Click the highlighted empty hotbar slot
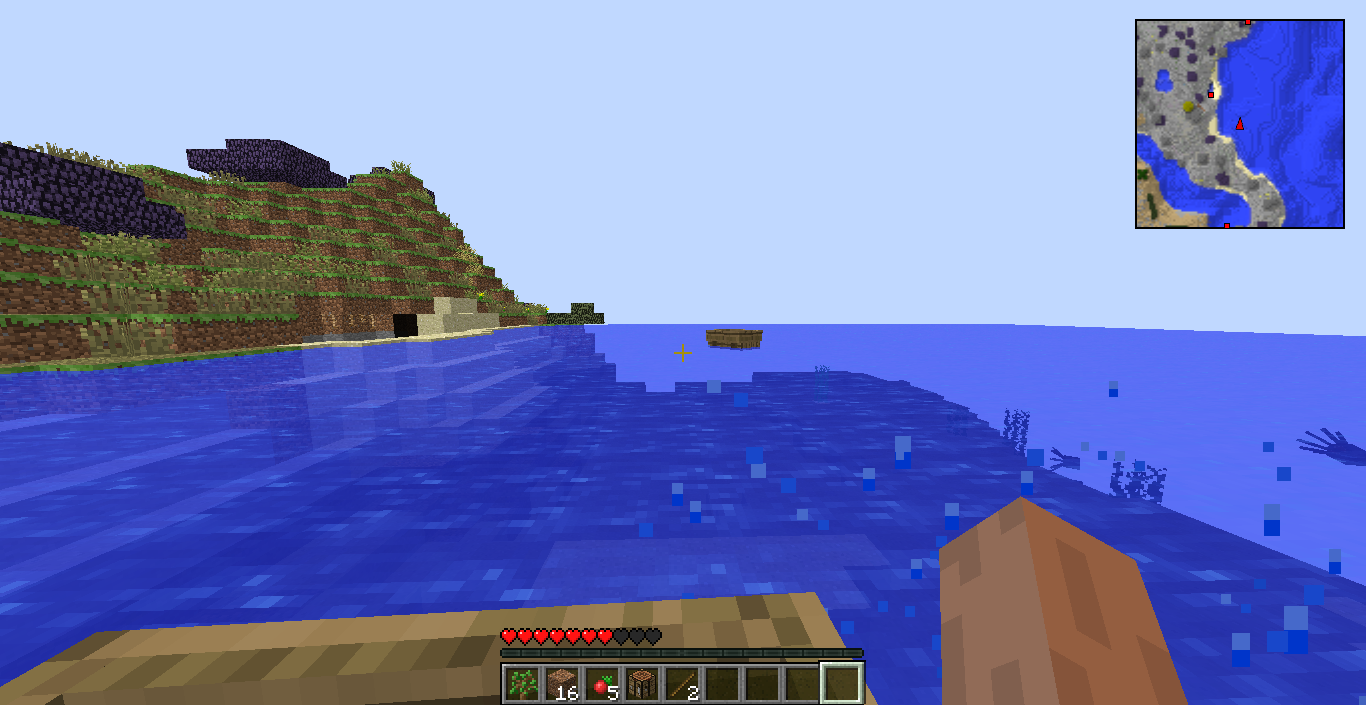This screenshot has height=705, width=1366. coord(842,684)
